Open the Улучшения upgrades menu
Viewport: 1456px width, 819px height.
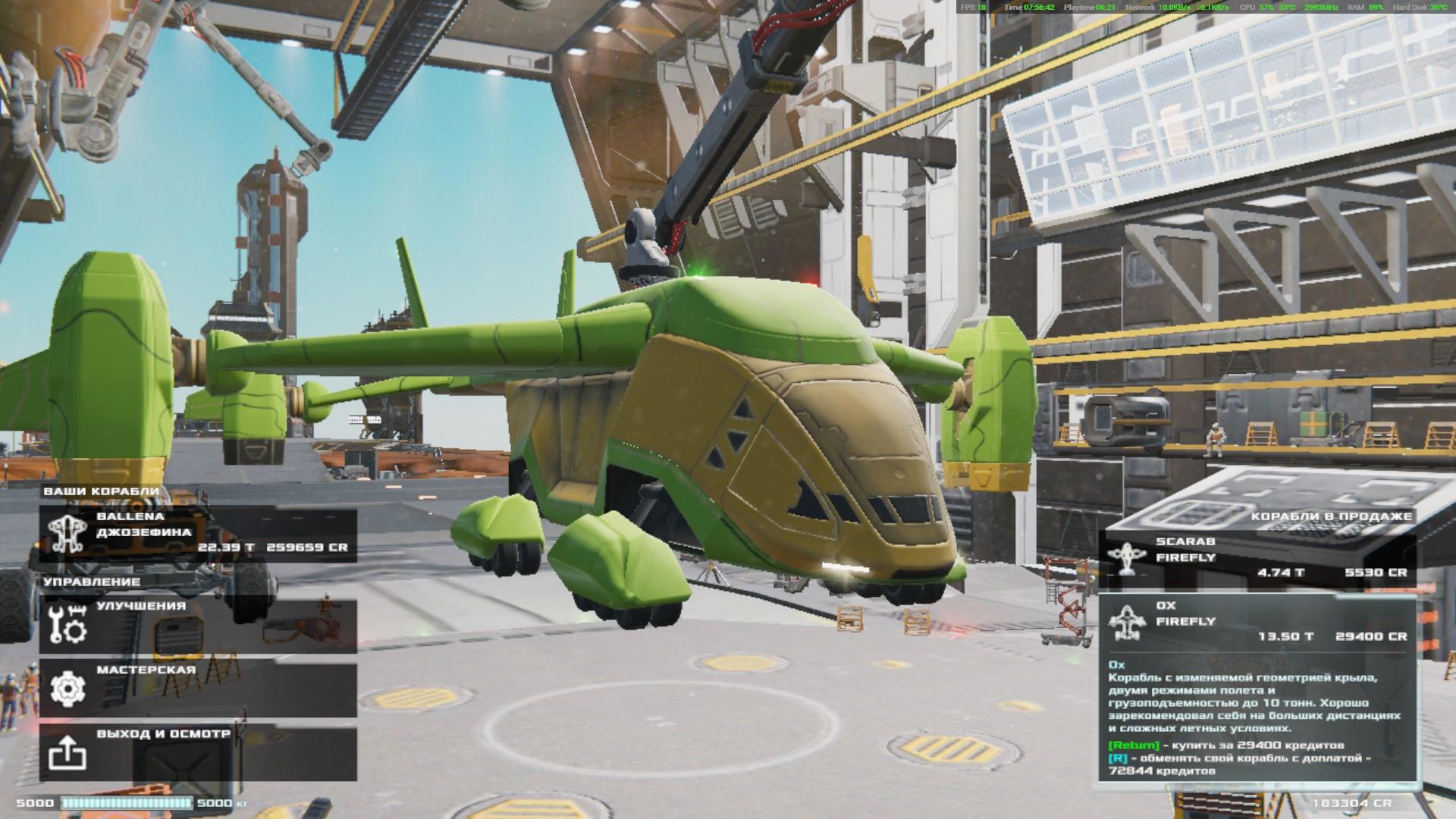coord(198,626)
